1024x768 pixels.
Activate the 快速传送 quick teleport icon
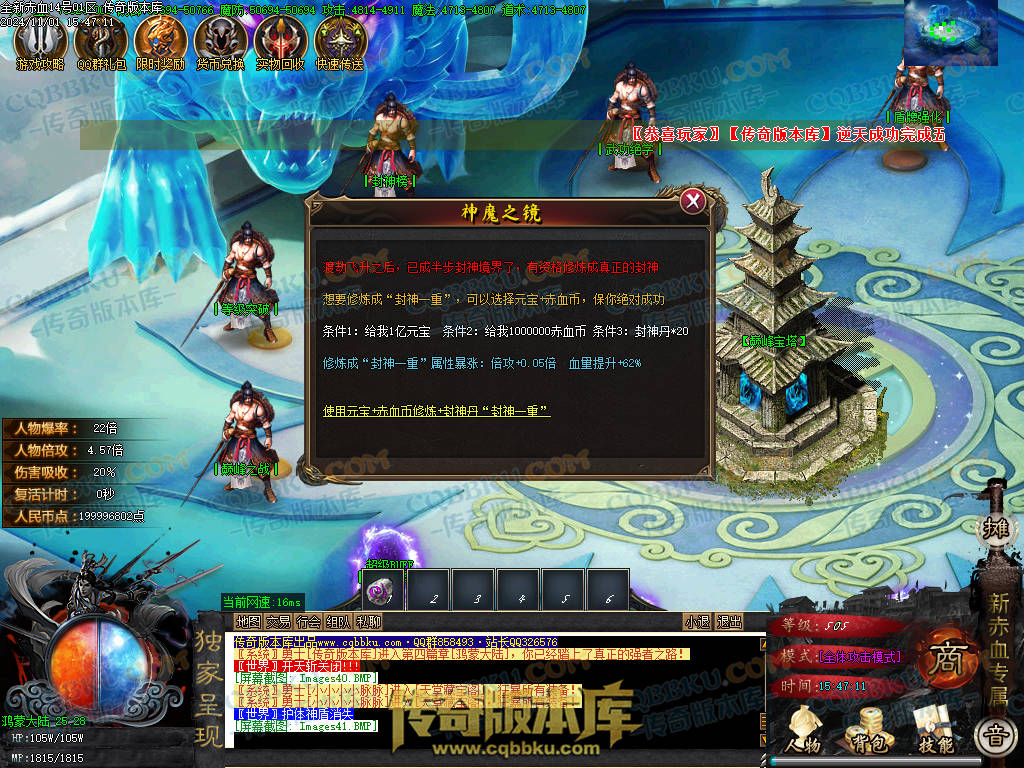coord(340,43)
